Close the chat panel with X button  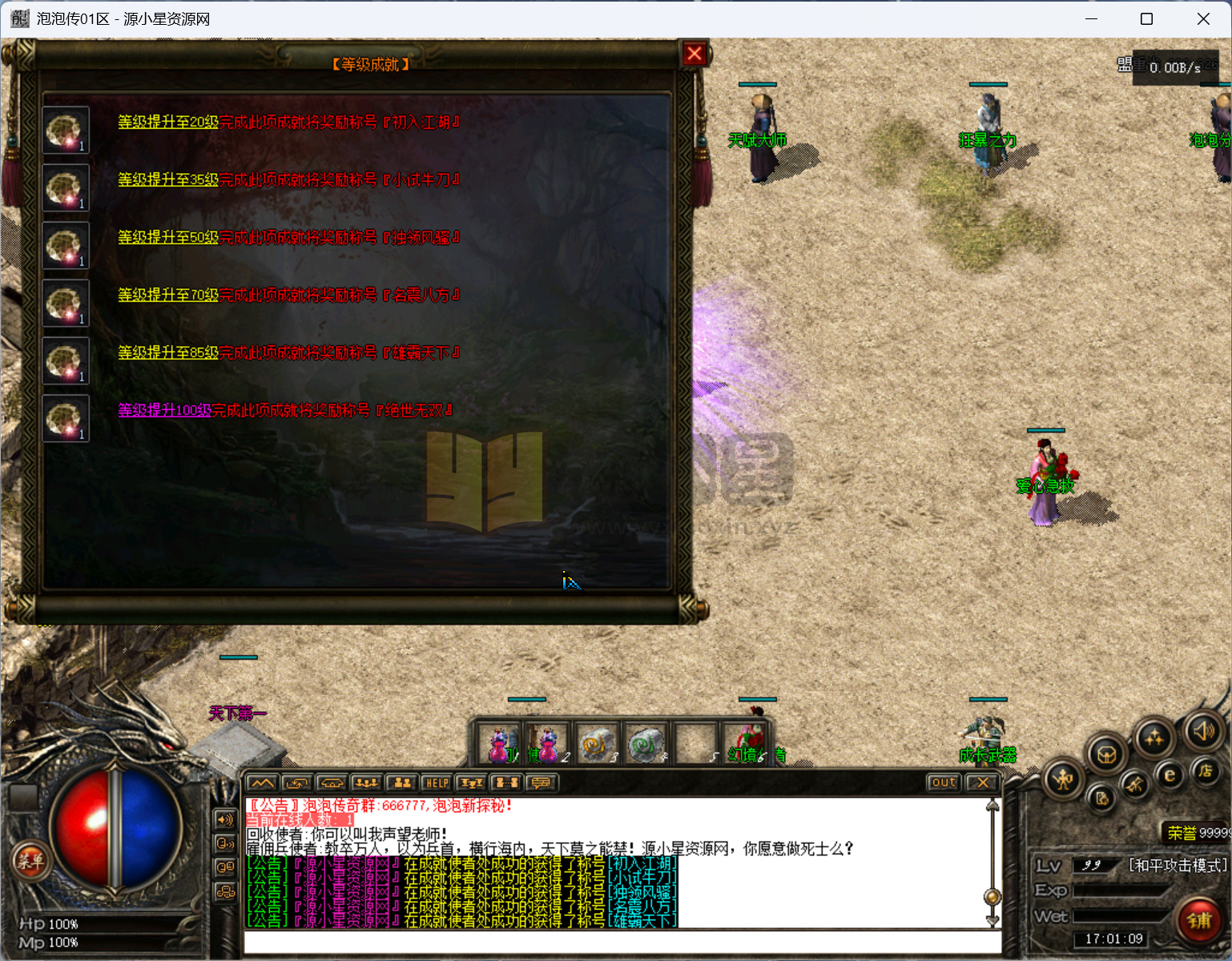(x=983, y=783)
